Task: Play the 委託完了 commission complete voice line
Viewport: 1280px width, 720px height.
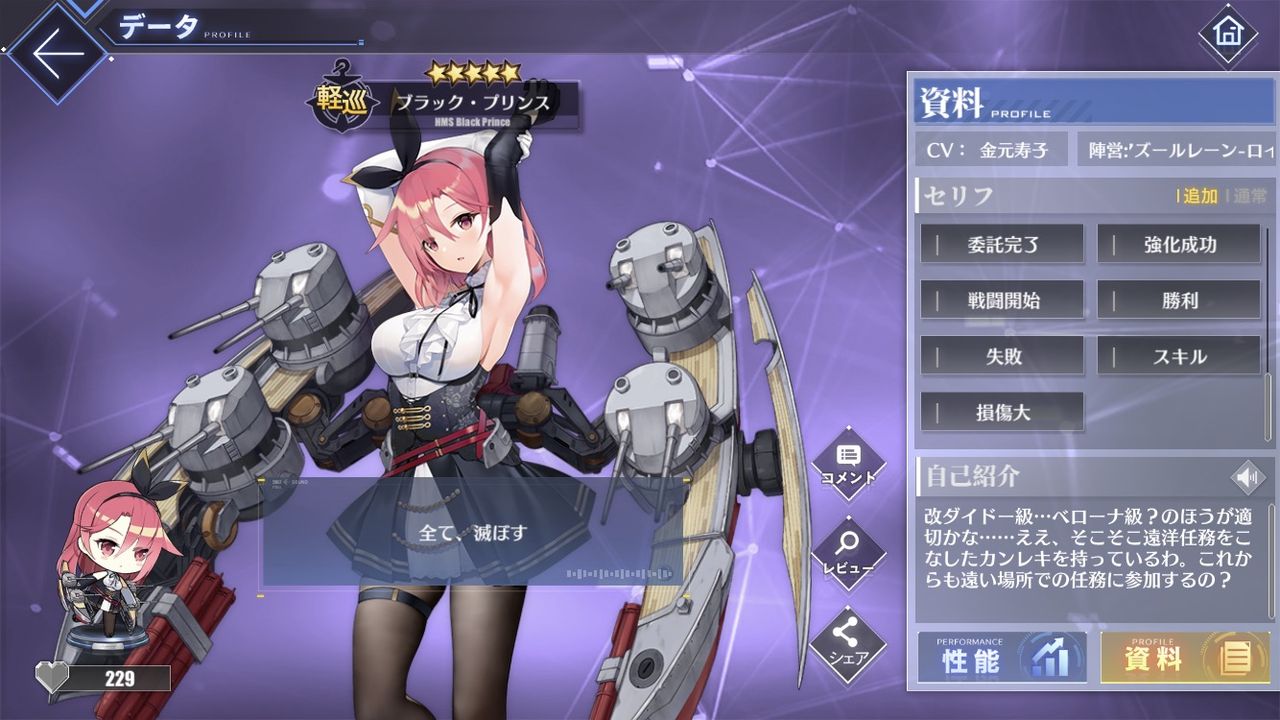Action: click(1002, 244)
